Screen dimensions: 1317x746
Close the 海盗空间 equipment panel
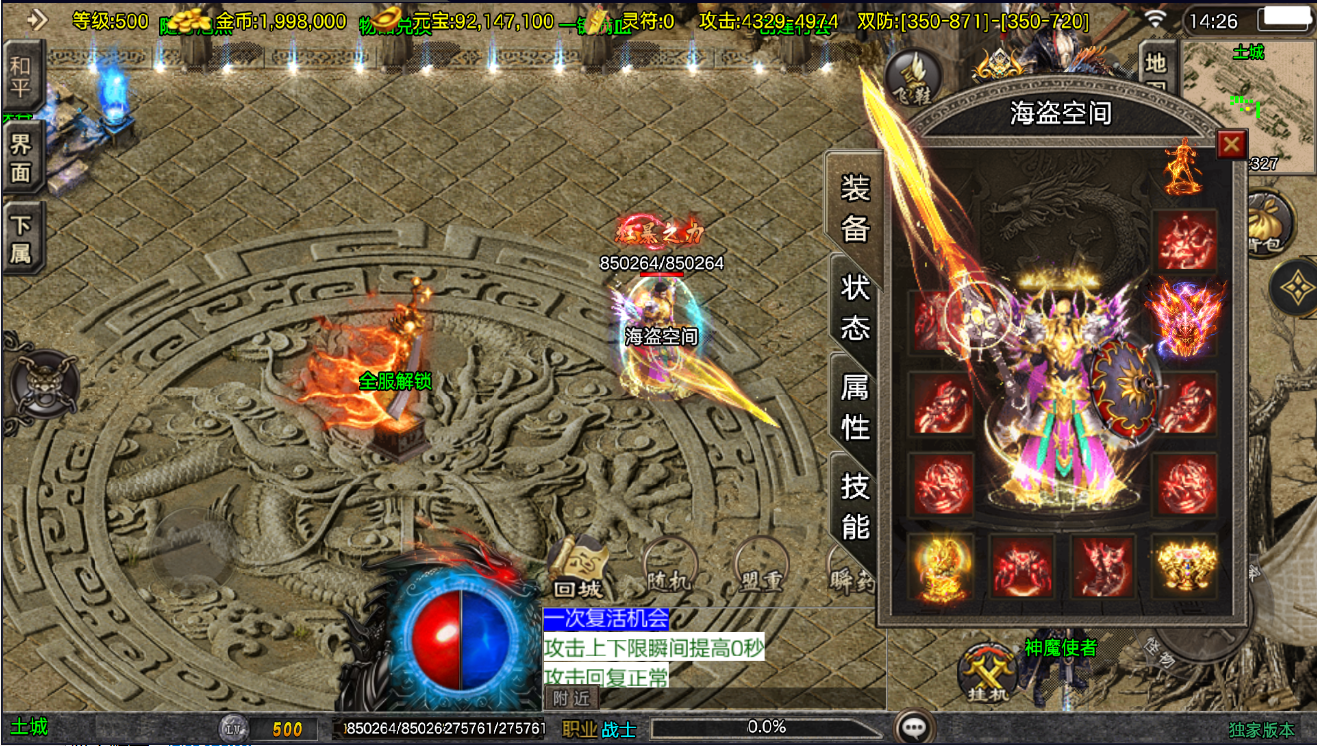pyautogui.click(x=1231, y=145)
